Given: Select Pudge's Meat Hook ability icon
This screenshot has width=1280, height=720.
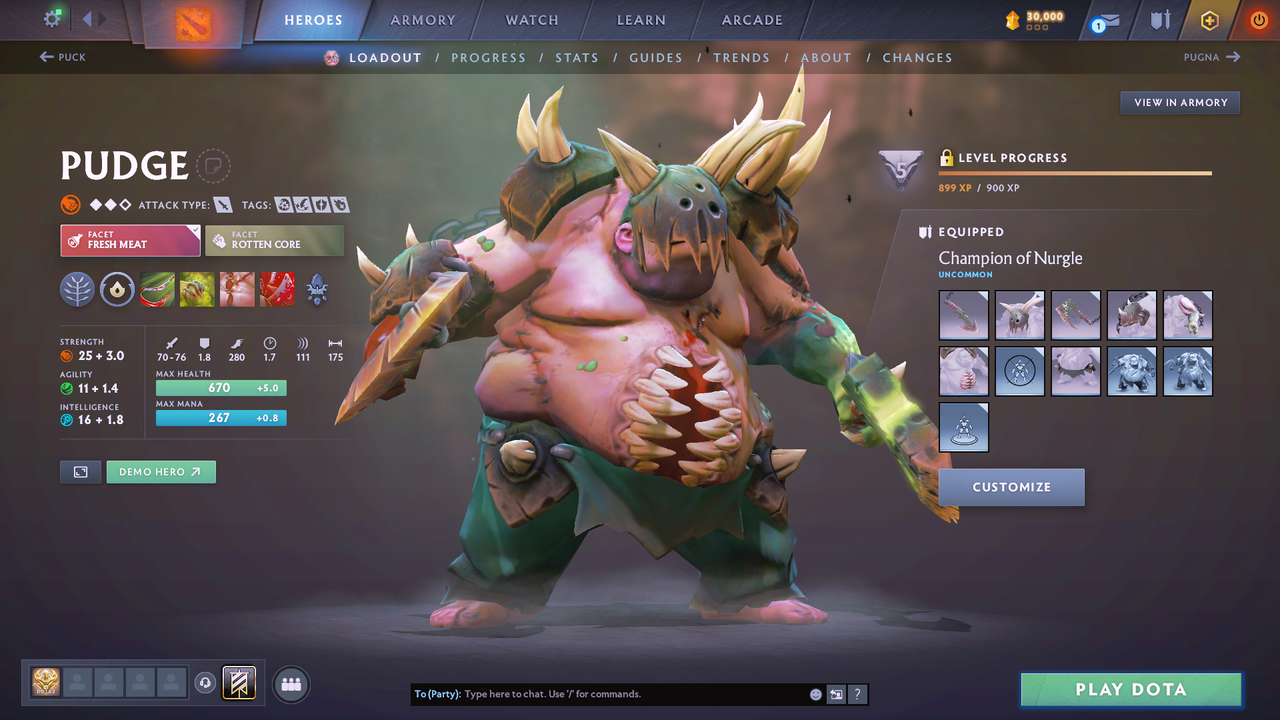Looking at the screenshot, I should click(x=157, y=289).
